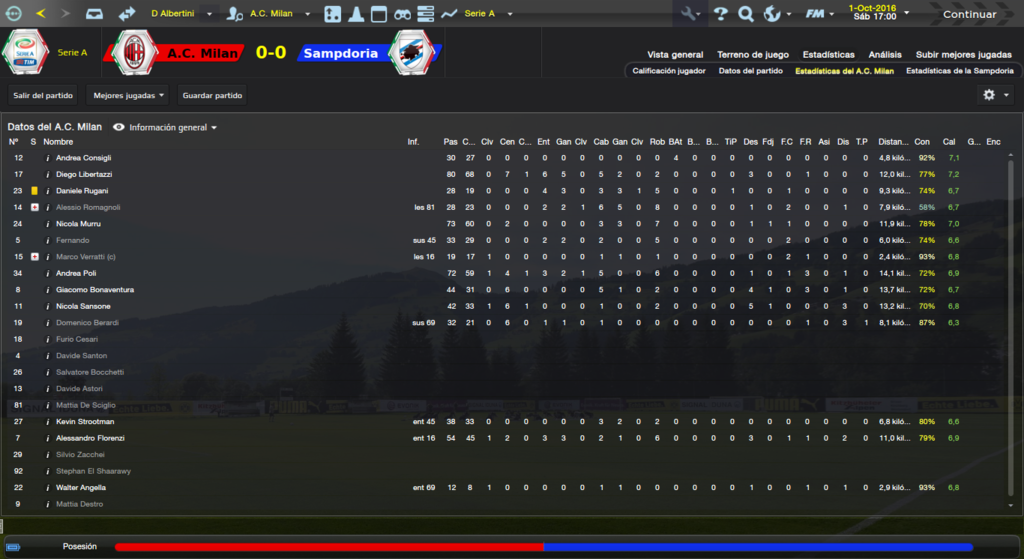Open the gear settings dropdown
1024x559 pixels.
[995, 95]
